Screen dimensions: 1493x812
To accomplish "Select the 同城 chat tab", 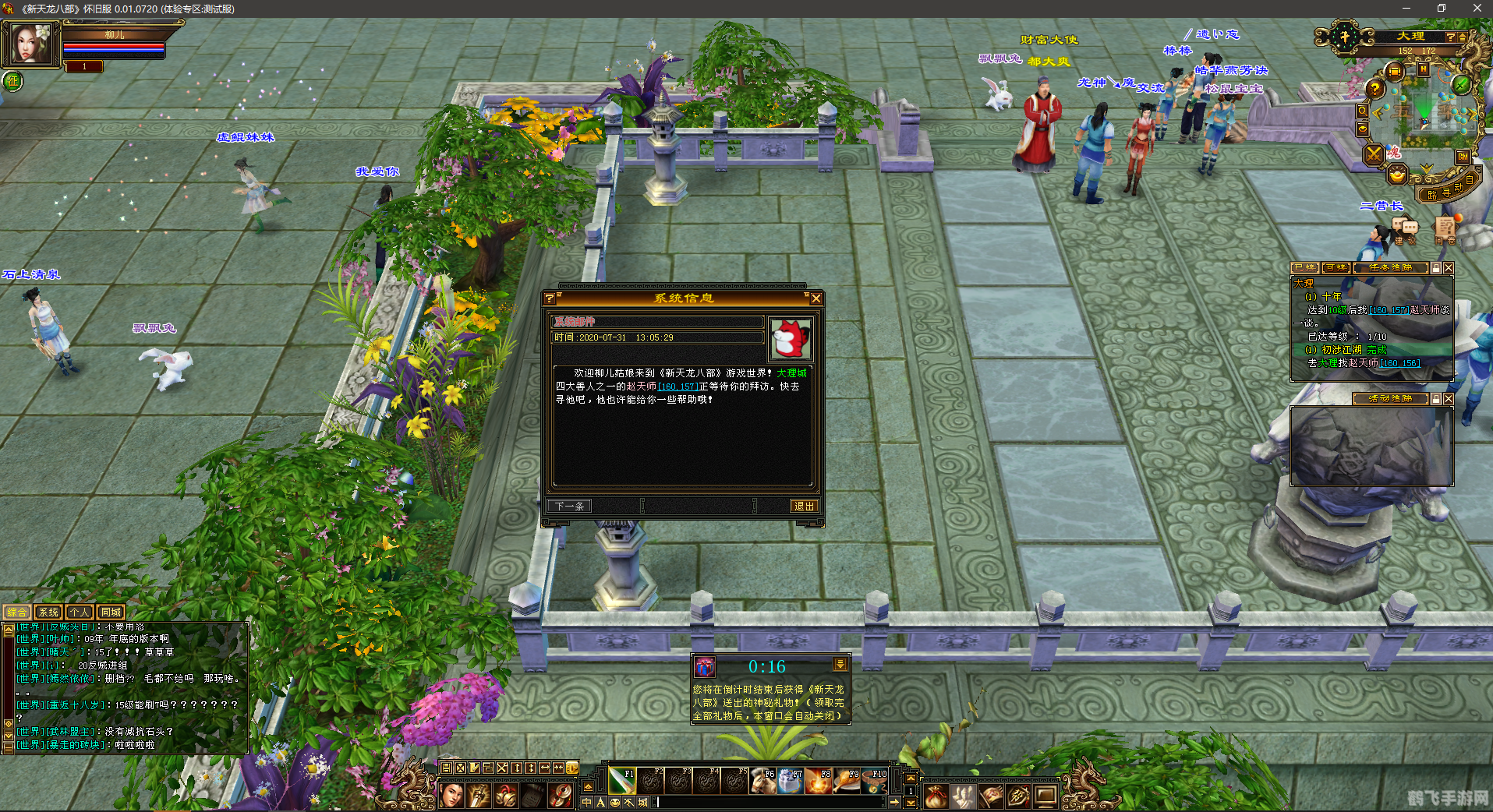I will pyautogui.click(x=111, y=613).
